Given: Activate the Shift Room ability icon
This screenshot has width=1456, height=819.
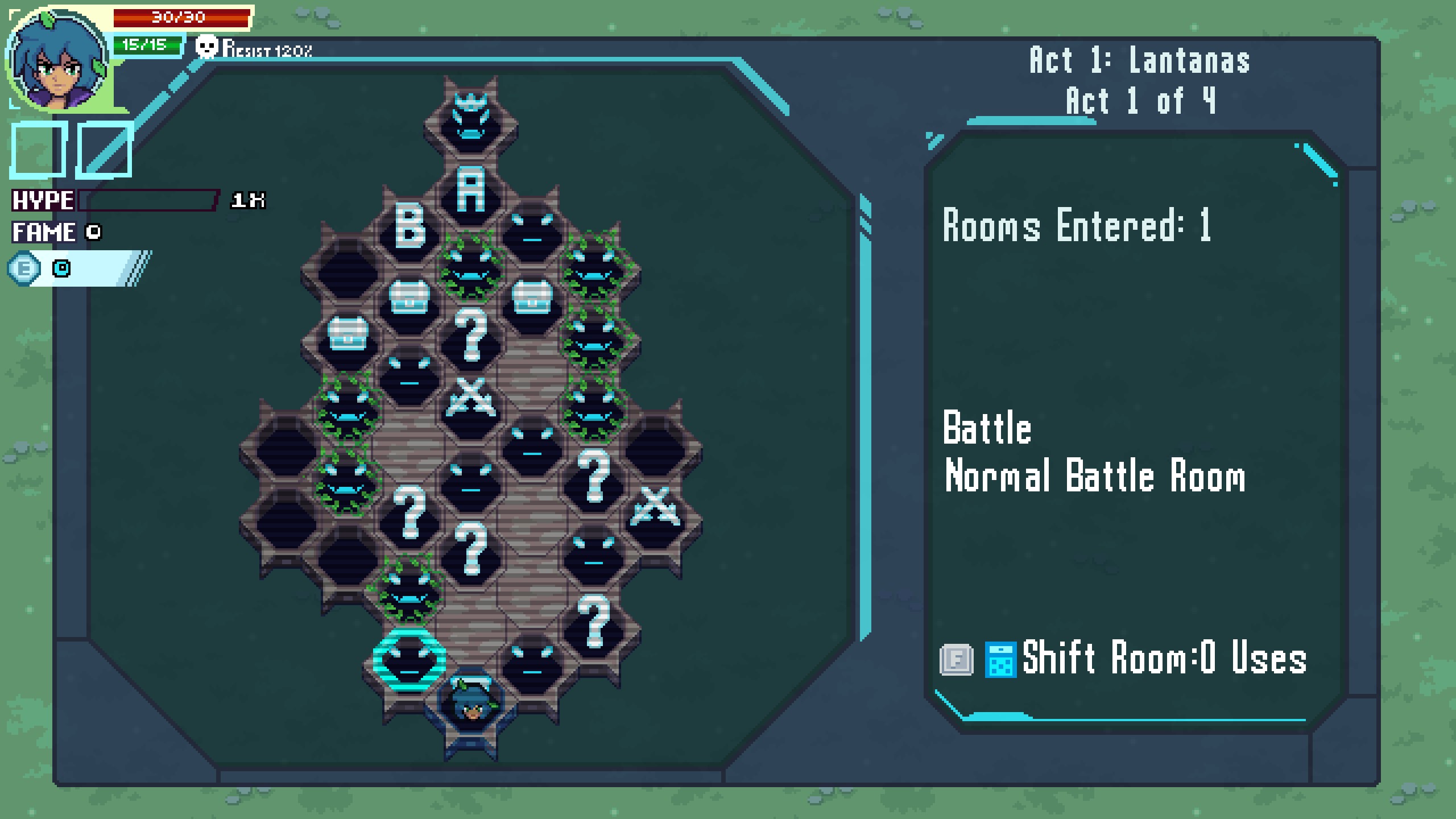Looking at the screenshot, I should pyautogui.click(x=1000, y=660).
